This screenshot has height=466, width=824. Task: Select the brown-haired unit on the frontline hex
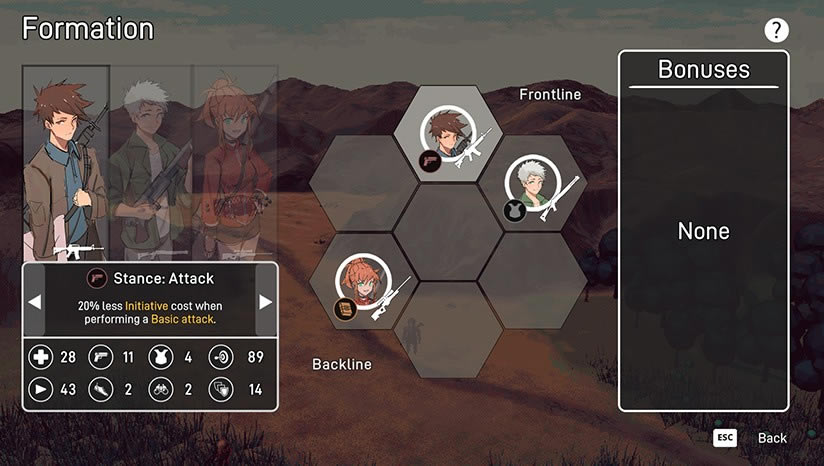tap(447, 135)
